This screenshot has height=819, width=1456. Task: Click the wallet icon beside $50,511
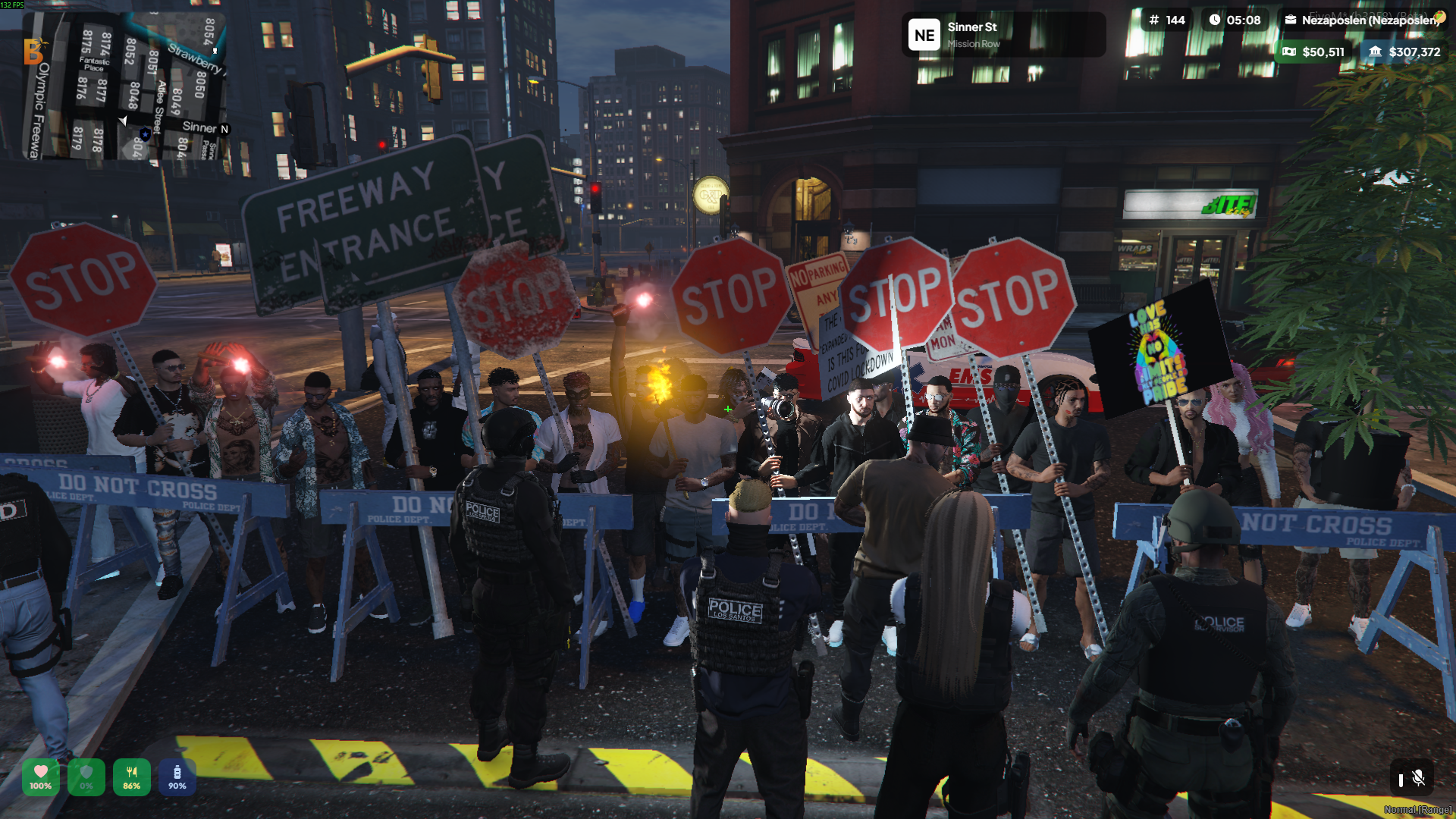click(1288, 52)
